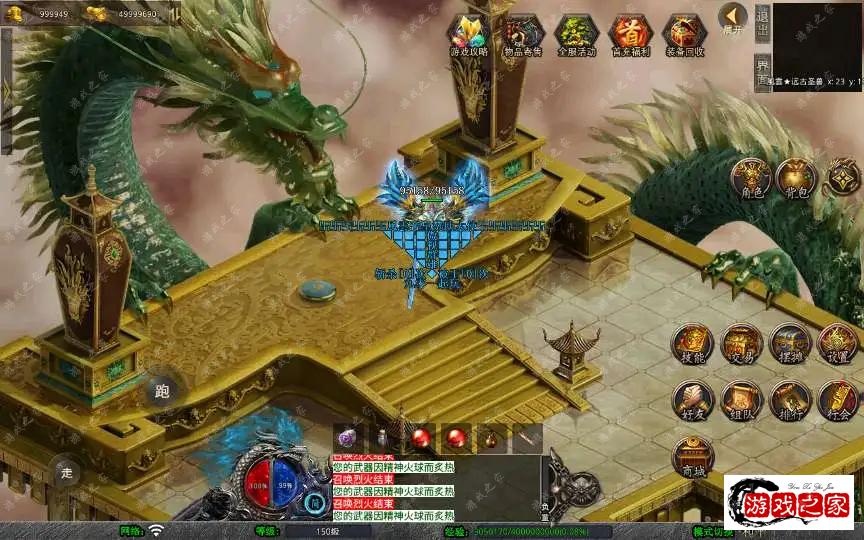Open the 组队 team panel

tap(741, 398)
